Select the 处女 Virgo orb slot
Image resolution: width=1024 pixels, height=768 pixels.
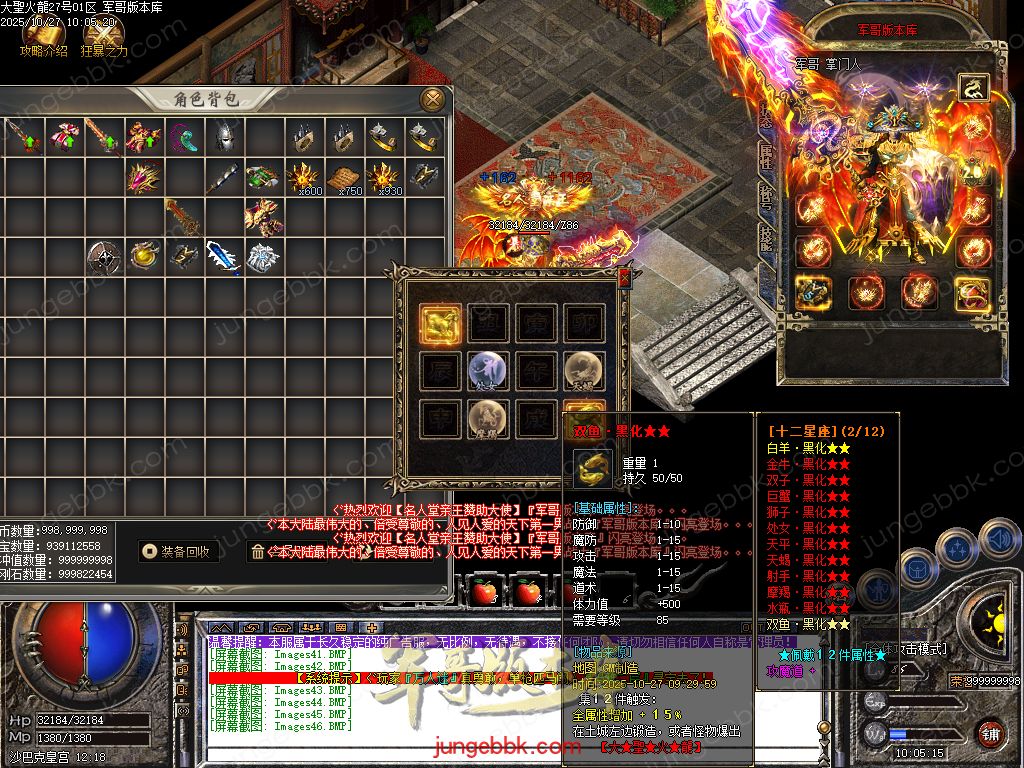pyautogui.click(x=488, y=370)
